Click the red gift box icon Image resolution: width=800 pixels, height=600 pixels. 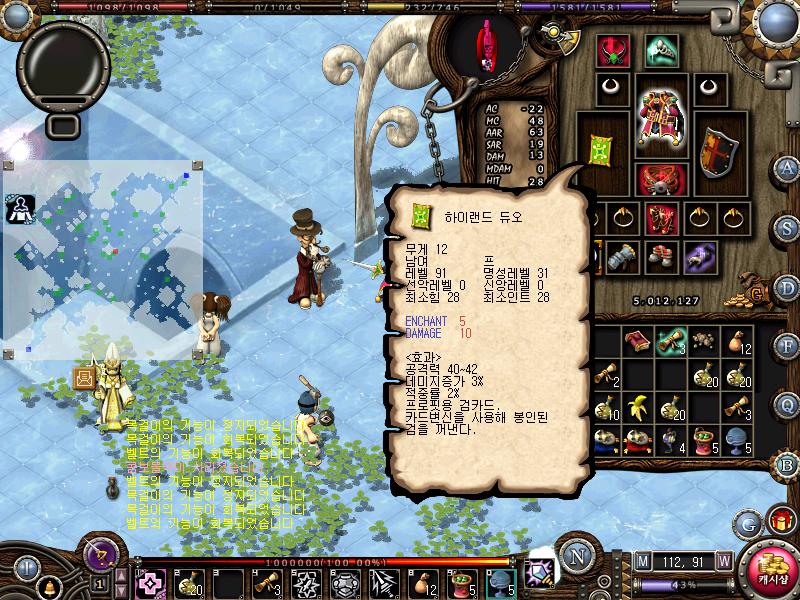[780, 521]
